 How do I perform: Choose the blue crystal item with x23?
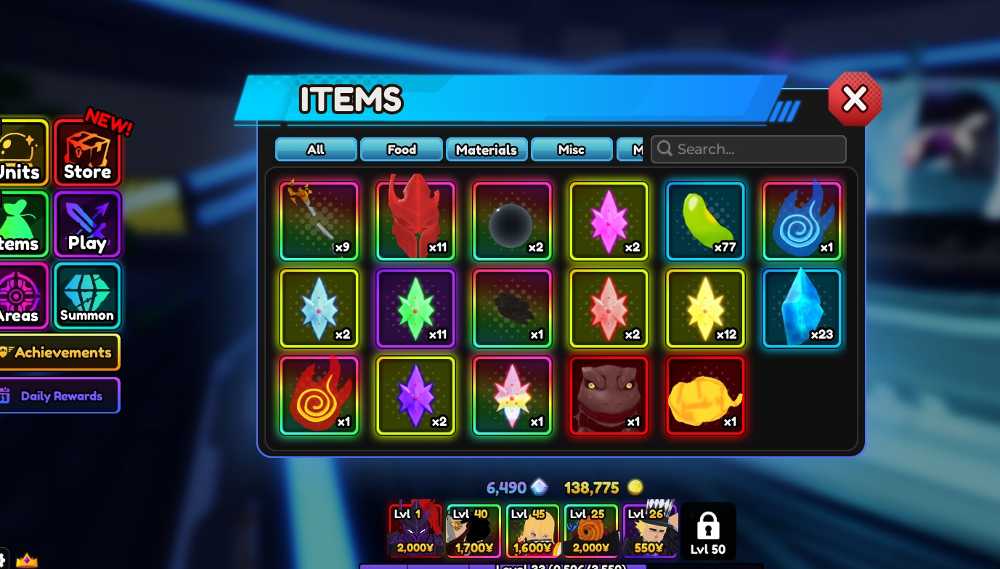click(801, 308)
